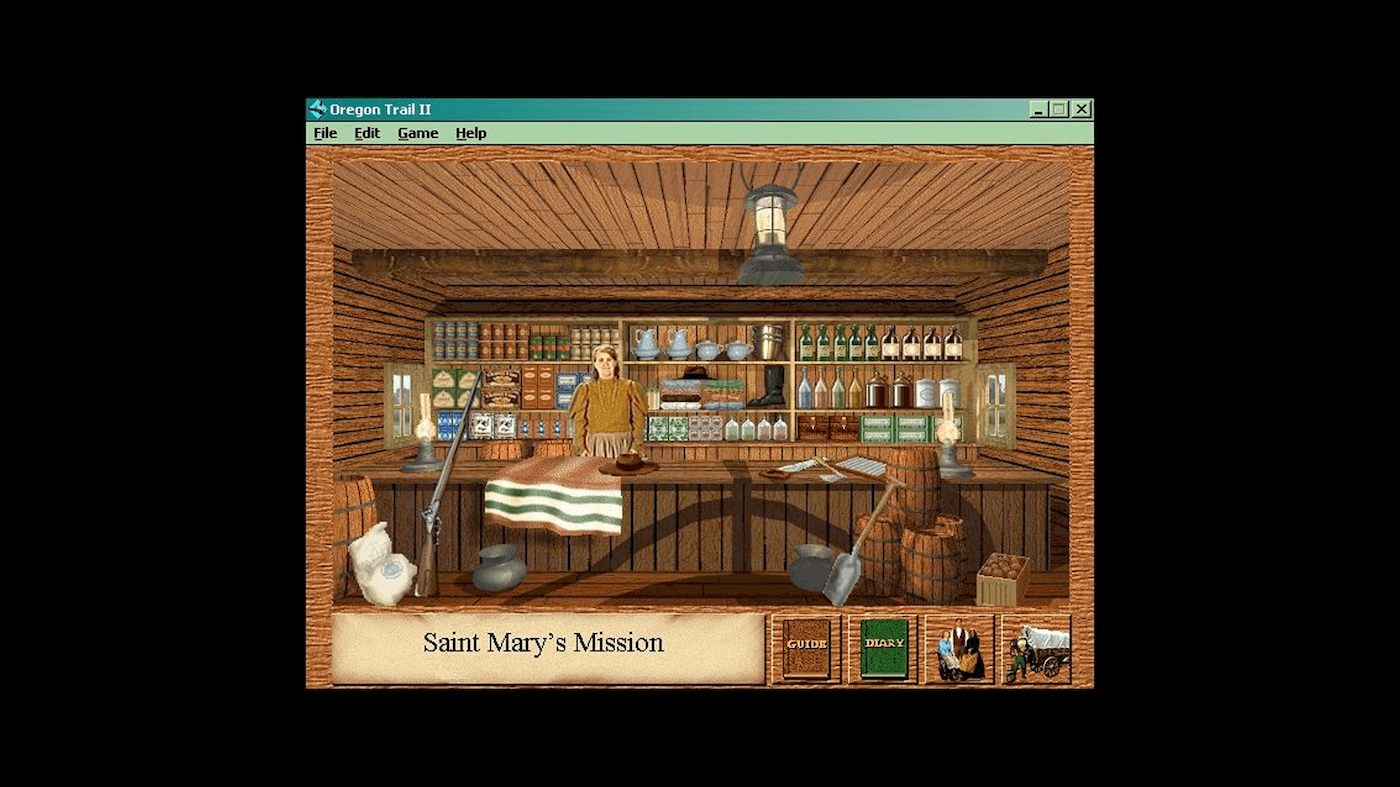This screenshot has height=787, width=1400.
Task: Click the hanging lantern on the ceiling
Action: [x=770, y=220]
